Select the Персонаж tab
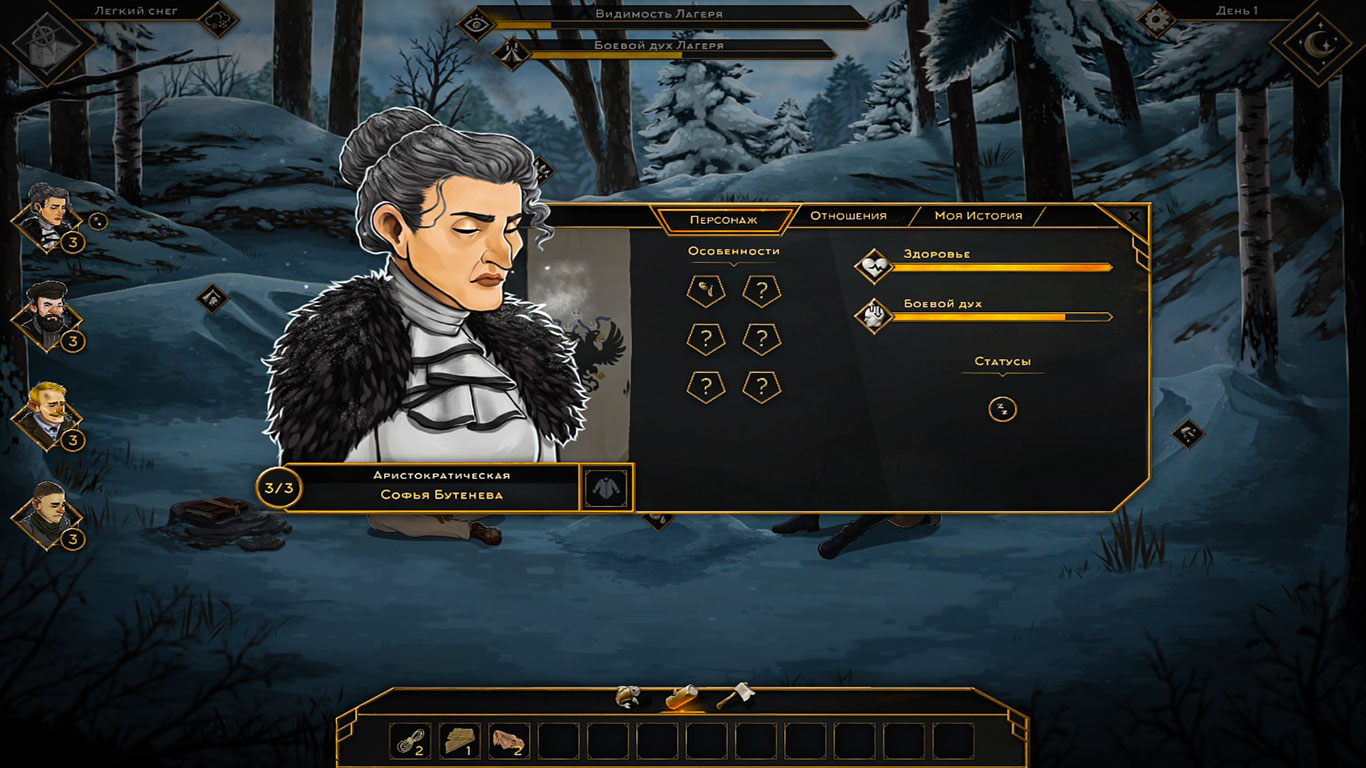This screenshot has height=768, width=1366. coord(723,219)
